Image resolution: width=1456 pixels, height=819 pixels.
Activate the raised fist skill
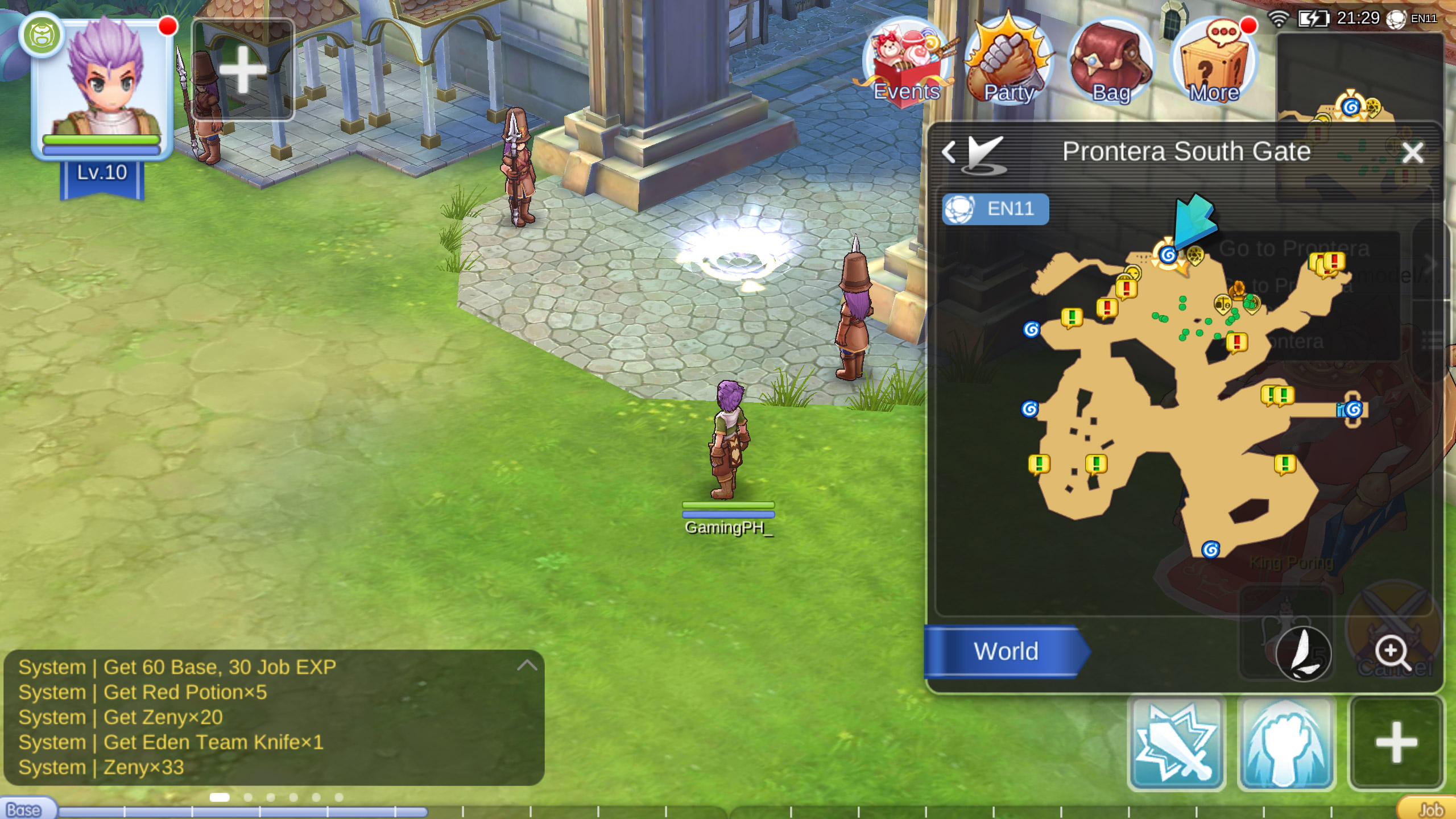[1287, 742]
